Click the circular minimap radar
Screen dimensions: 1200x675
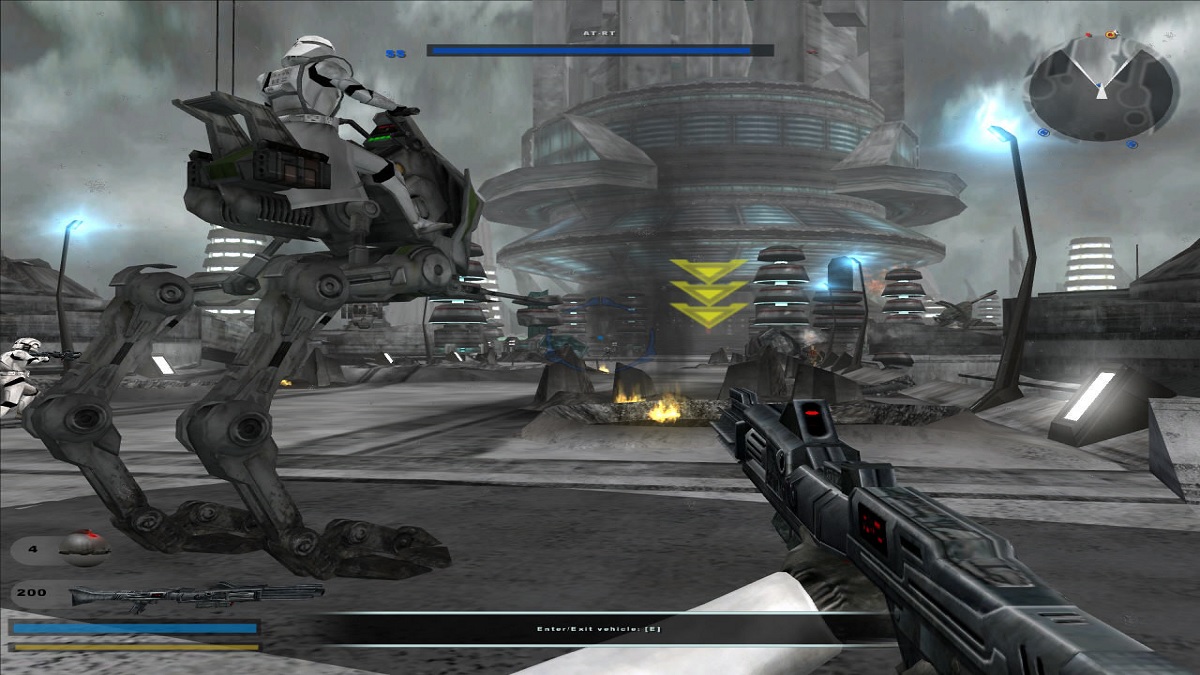click(1100, 88)
